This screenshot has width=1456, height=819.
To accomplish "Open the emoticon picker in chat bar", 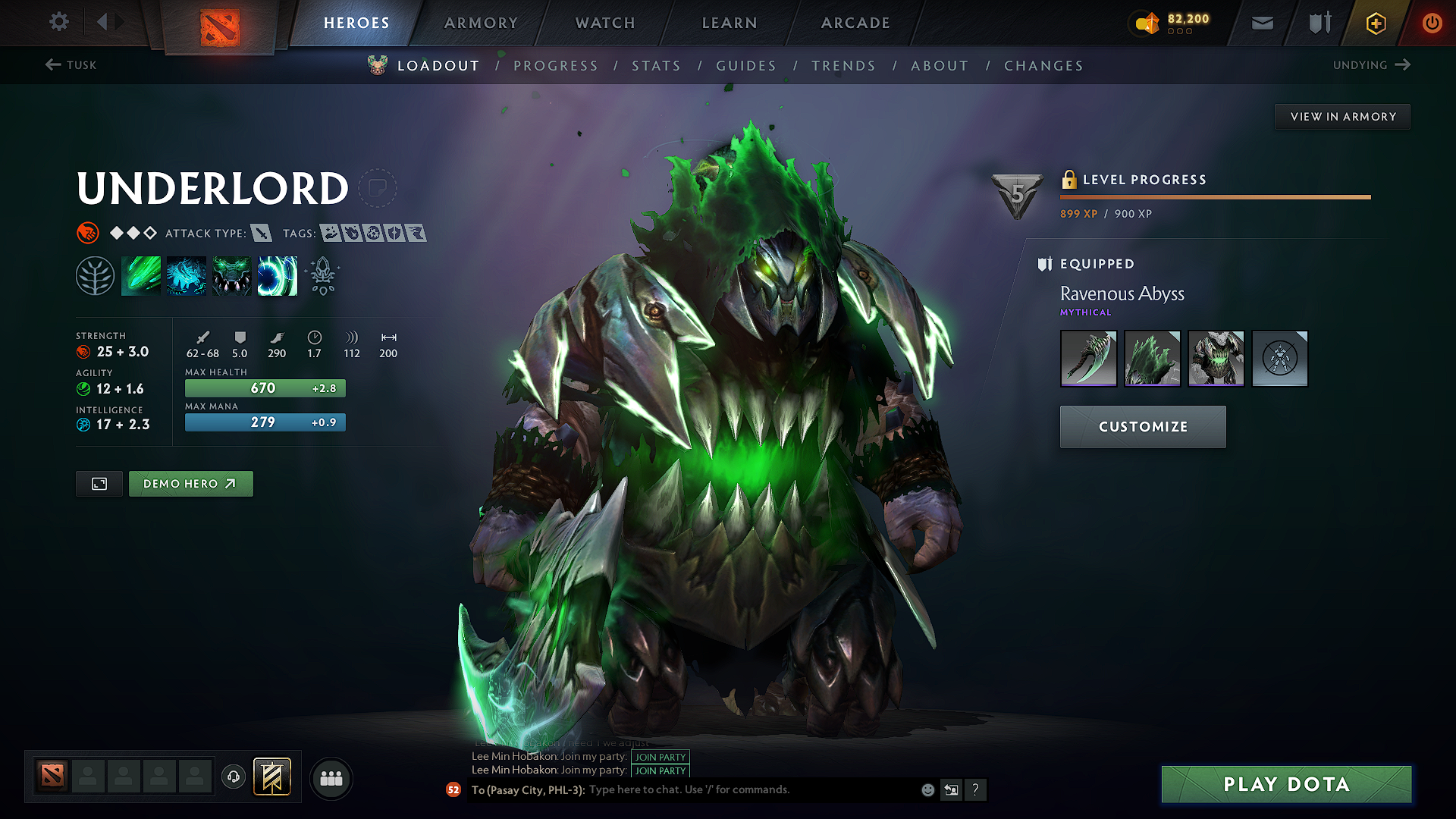I will (927, 789).
